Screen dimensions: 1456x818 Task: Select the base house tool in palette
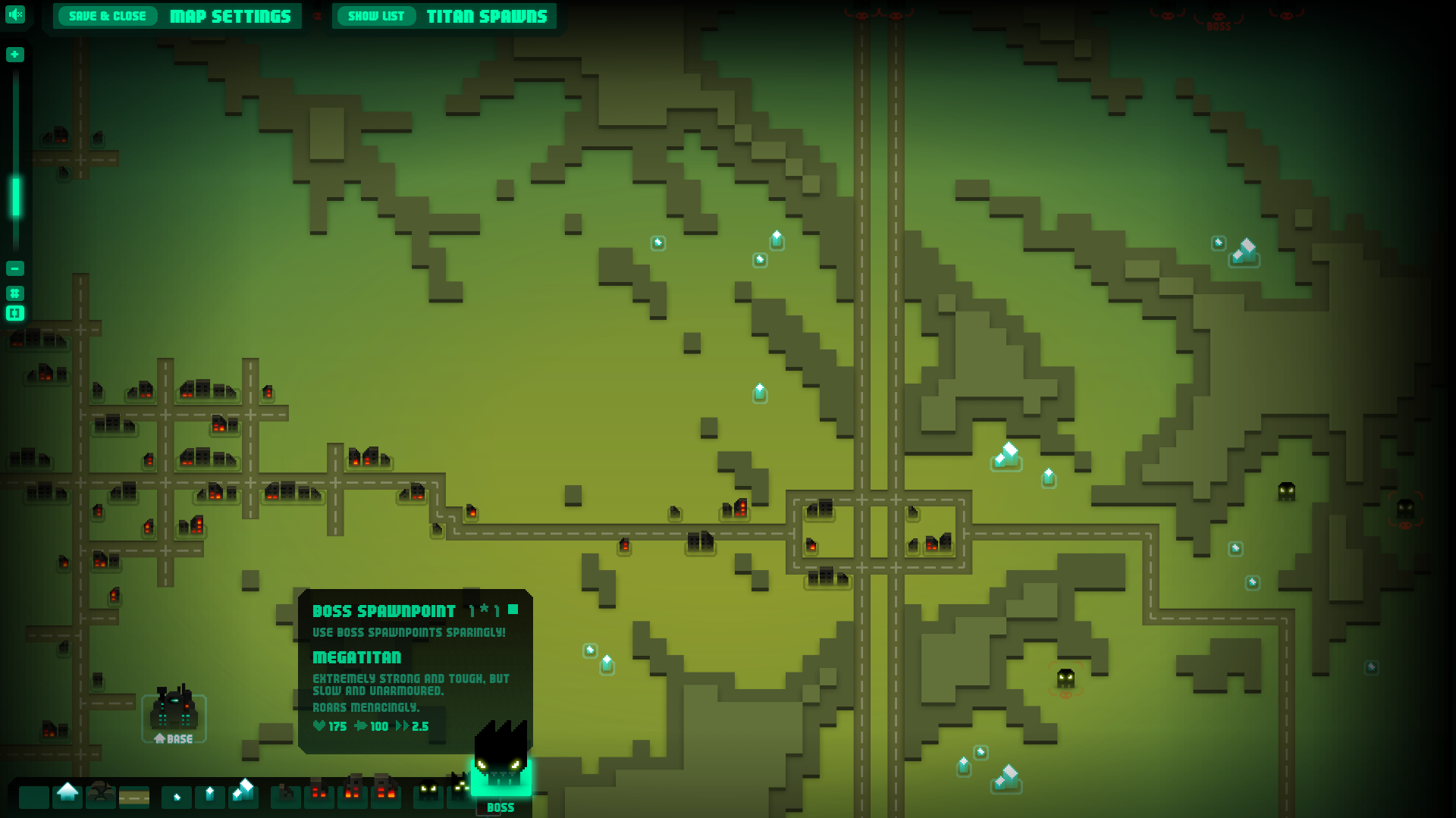[67, 794]
